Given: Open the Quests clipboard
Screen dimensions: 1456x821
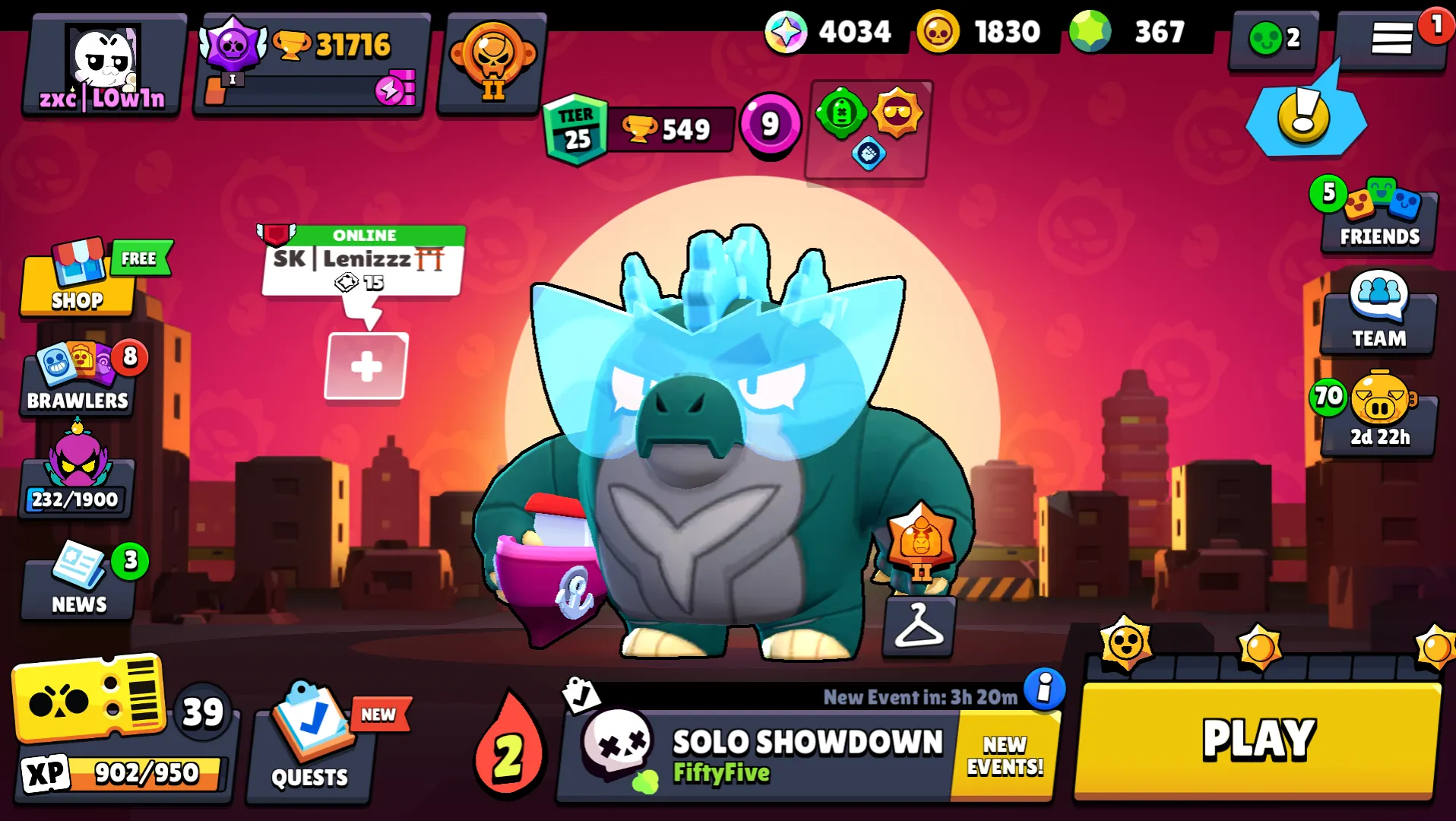Looking at the screenshot, I should (308, 745).
